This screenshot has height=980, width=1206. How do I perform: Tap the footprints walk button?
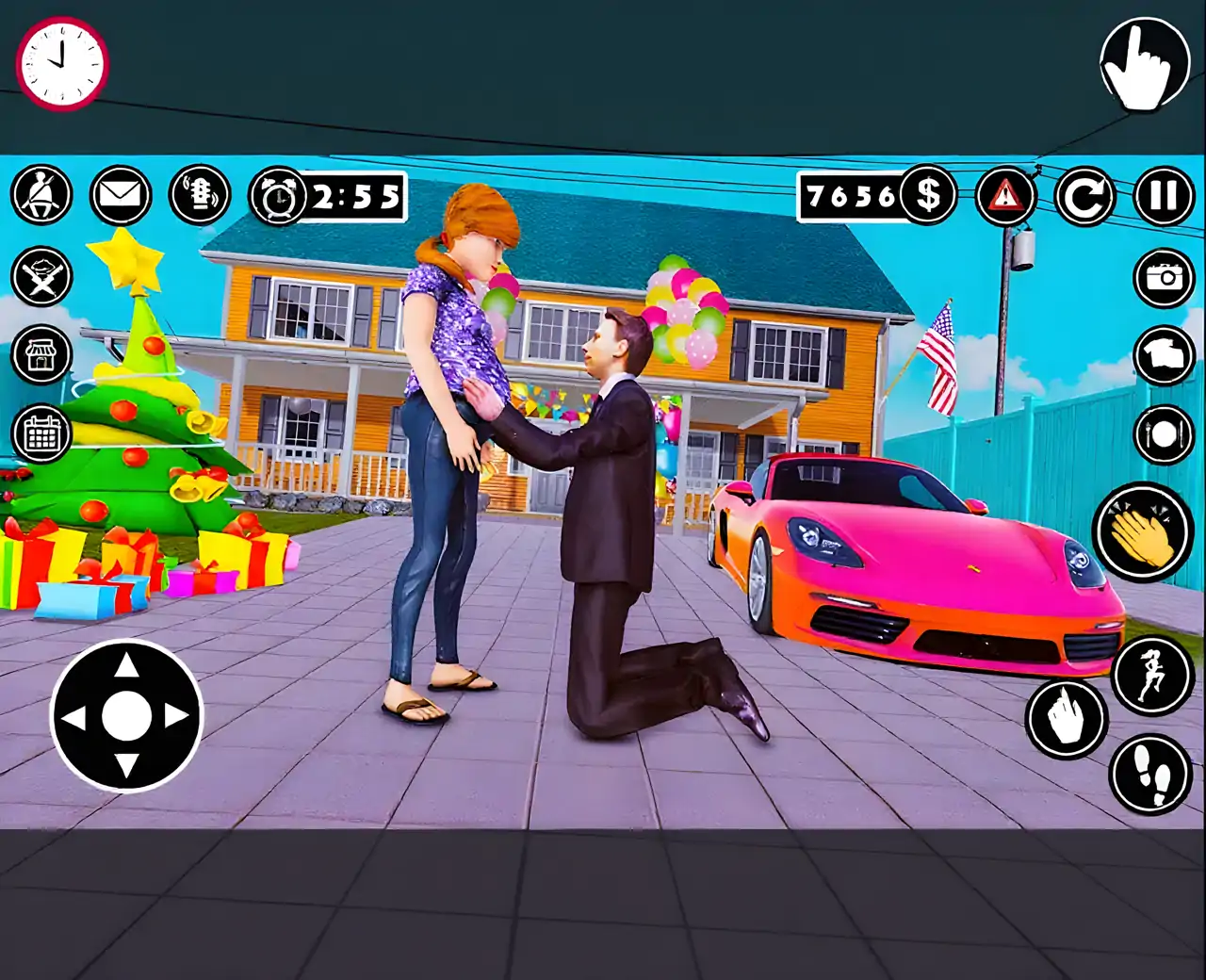point(1151,775)
